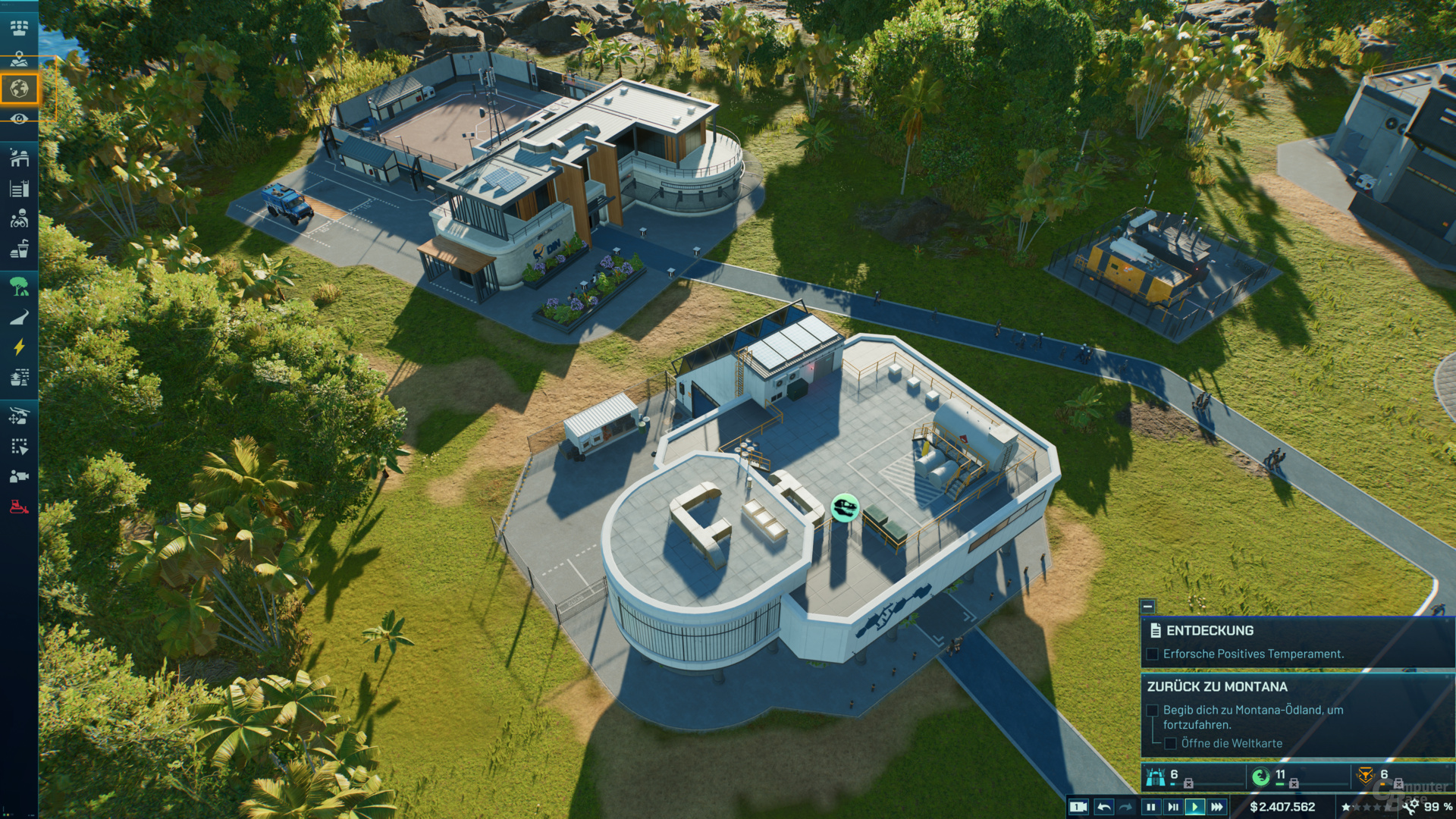
Task: Open the tree nature tools menu
Action: (20, 286)
